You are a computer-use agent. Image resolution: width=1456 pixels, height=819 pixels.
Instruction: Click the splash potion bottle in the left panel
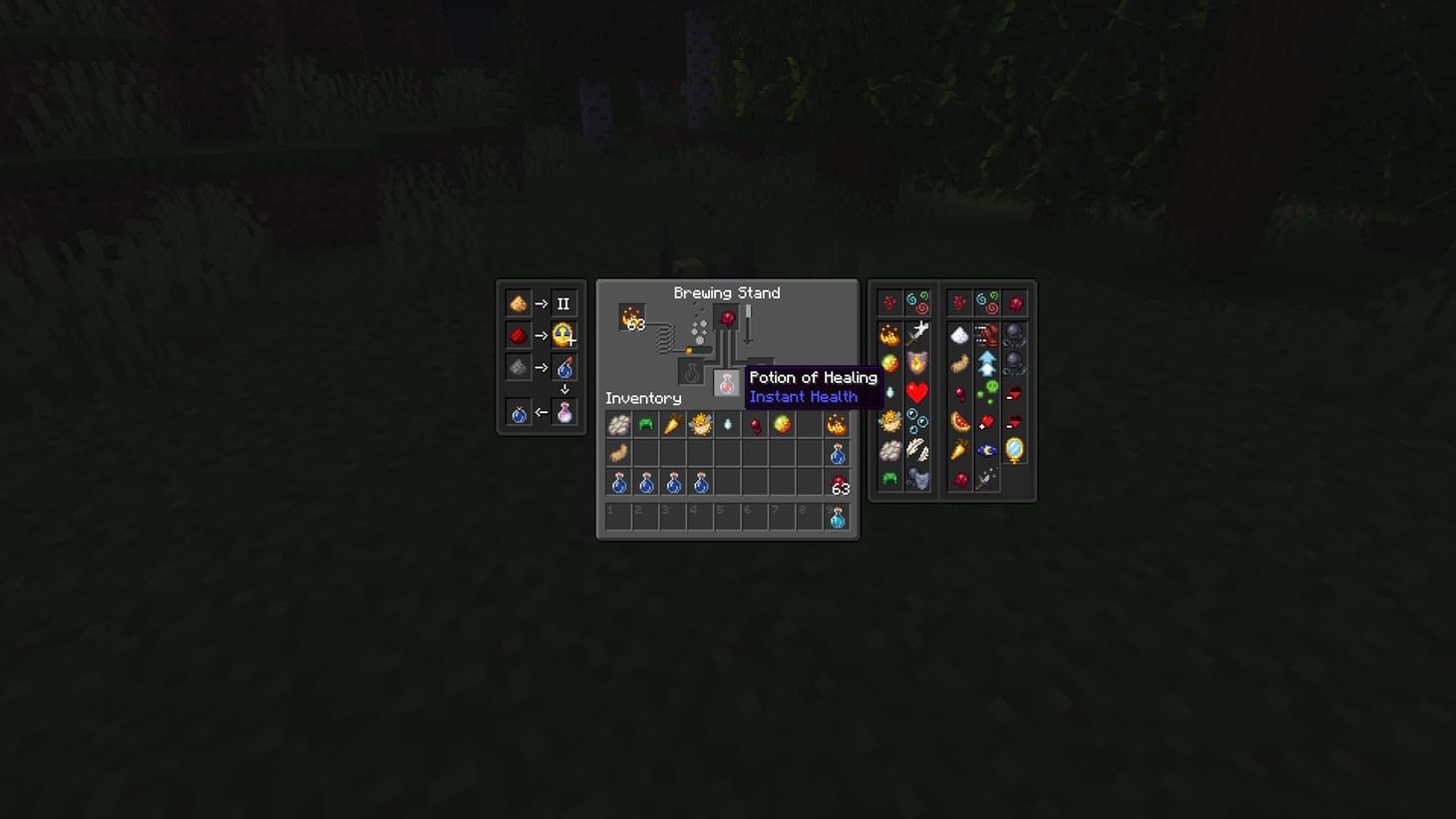point(564,367)
